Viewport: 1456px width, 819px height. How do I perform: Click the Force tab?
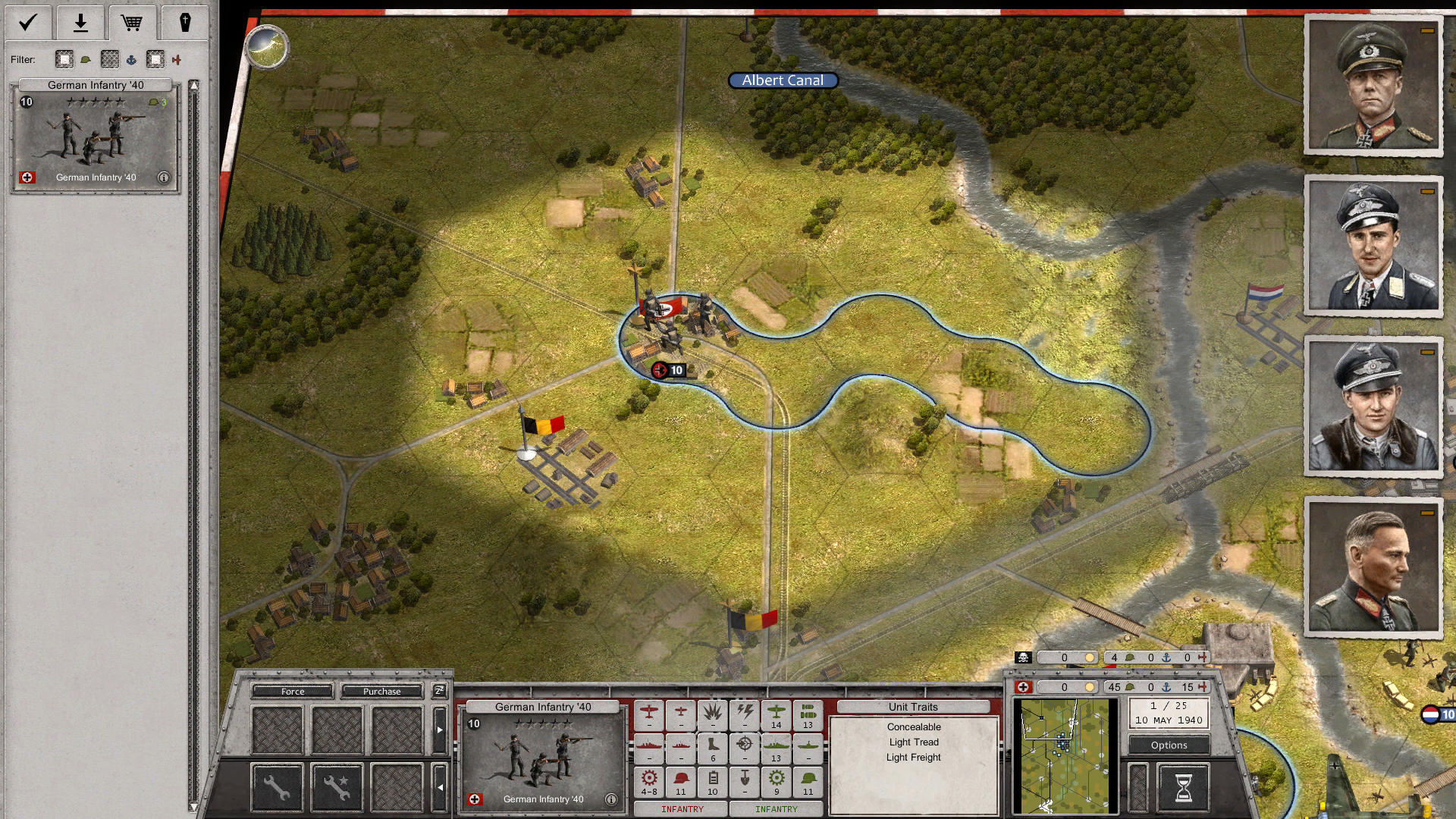293,692
